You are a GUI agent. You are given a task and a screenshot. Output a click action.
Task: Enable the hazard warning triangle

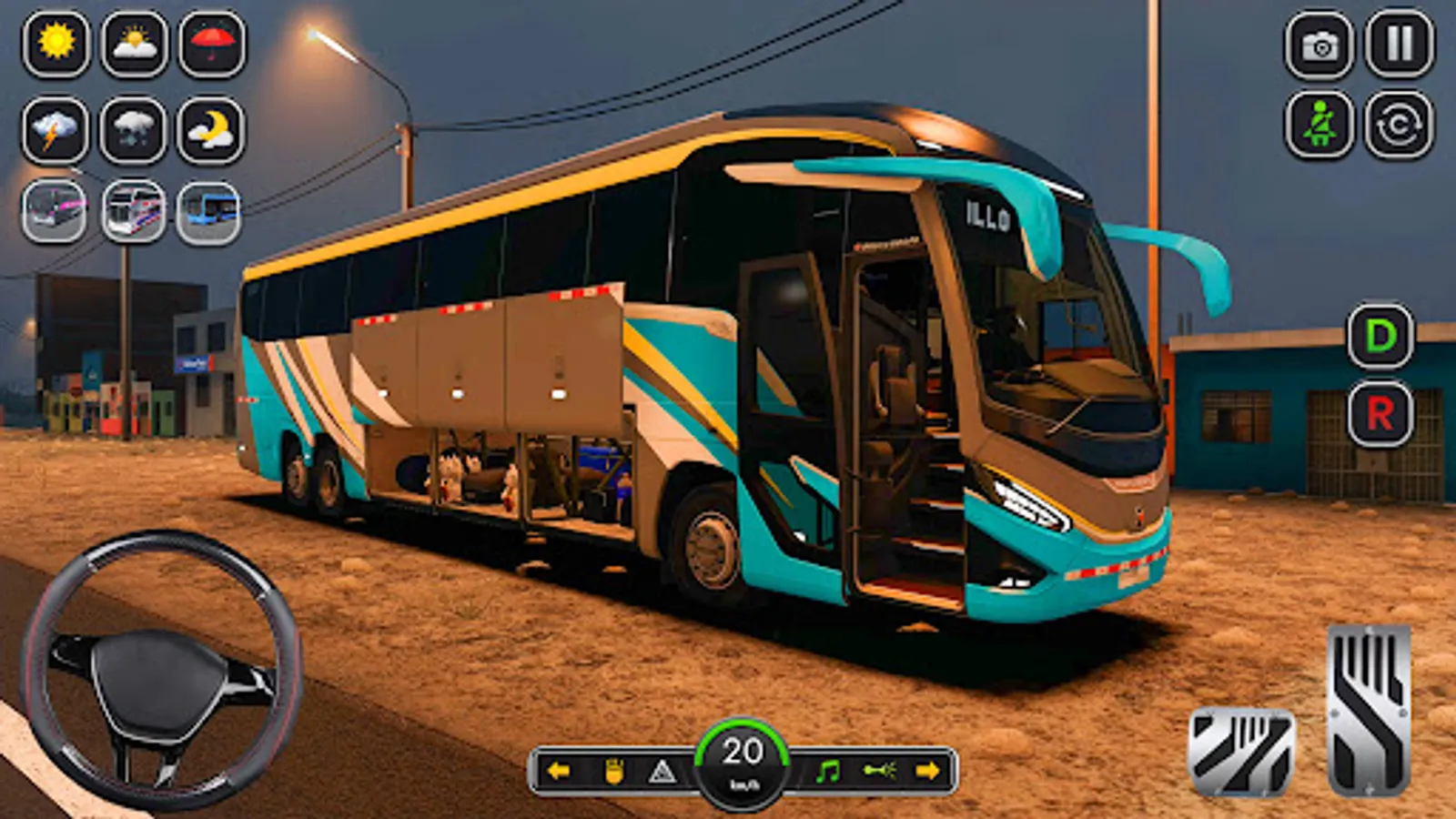click(663, 769)
